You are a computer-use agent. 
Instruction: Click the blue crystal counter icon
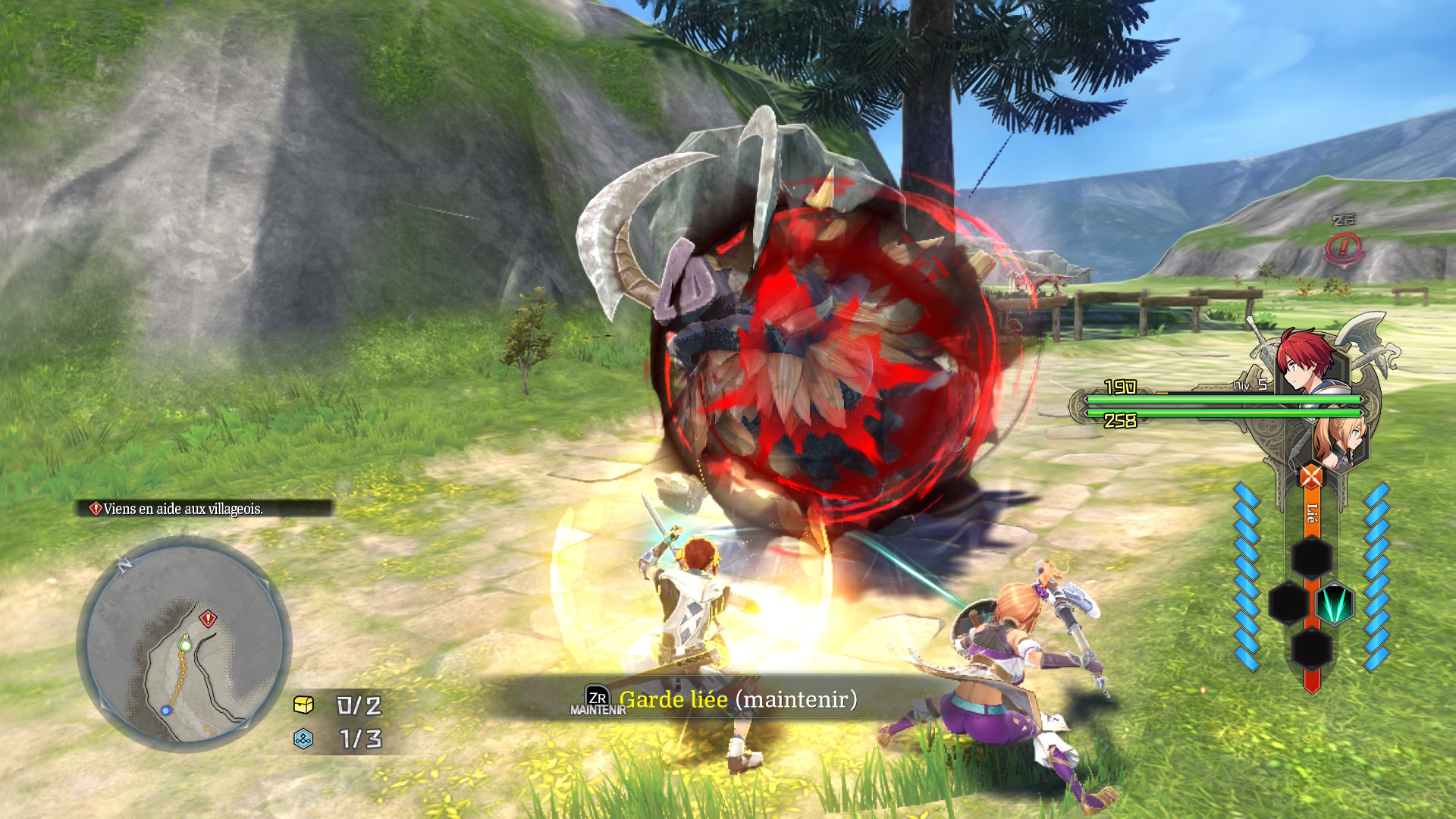[303, 739]
